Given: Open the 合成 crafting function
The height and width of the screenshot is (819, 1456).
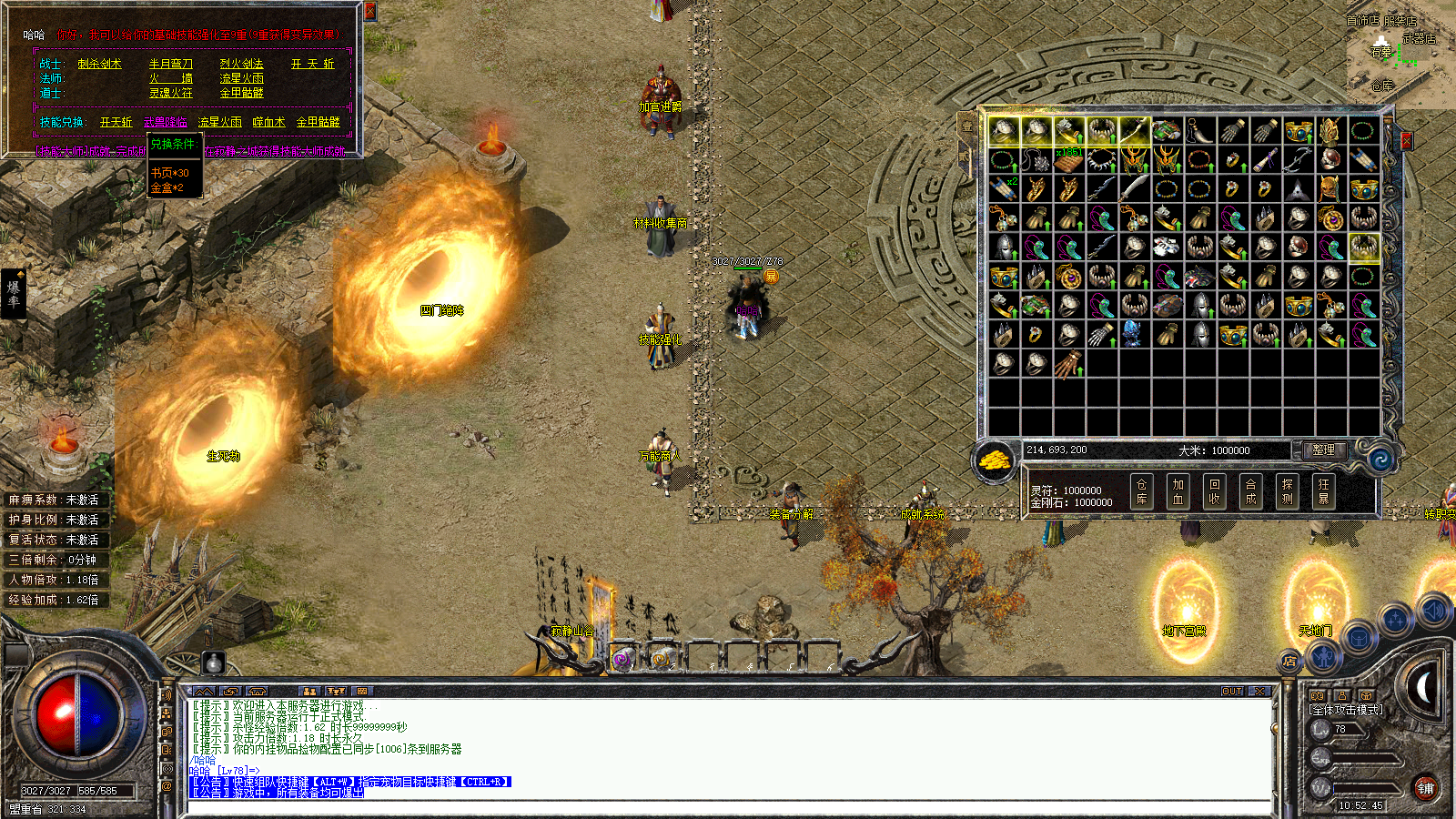Looking at the screenshot, I should [1250, 491].
